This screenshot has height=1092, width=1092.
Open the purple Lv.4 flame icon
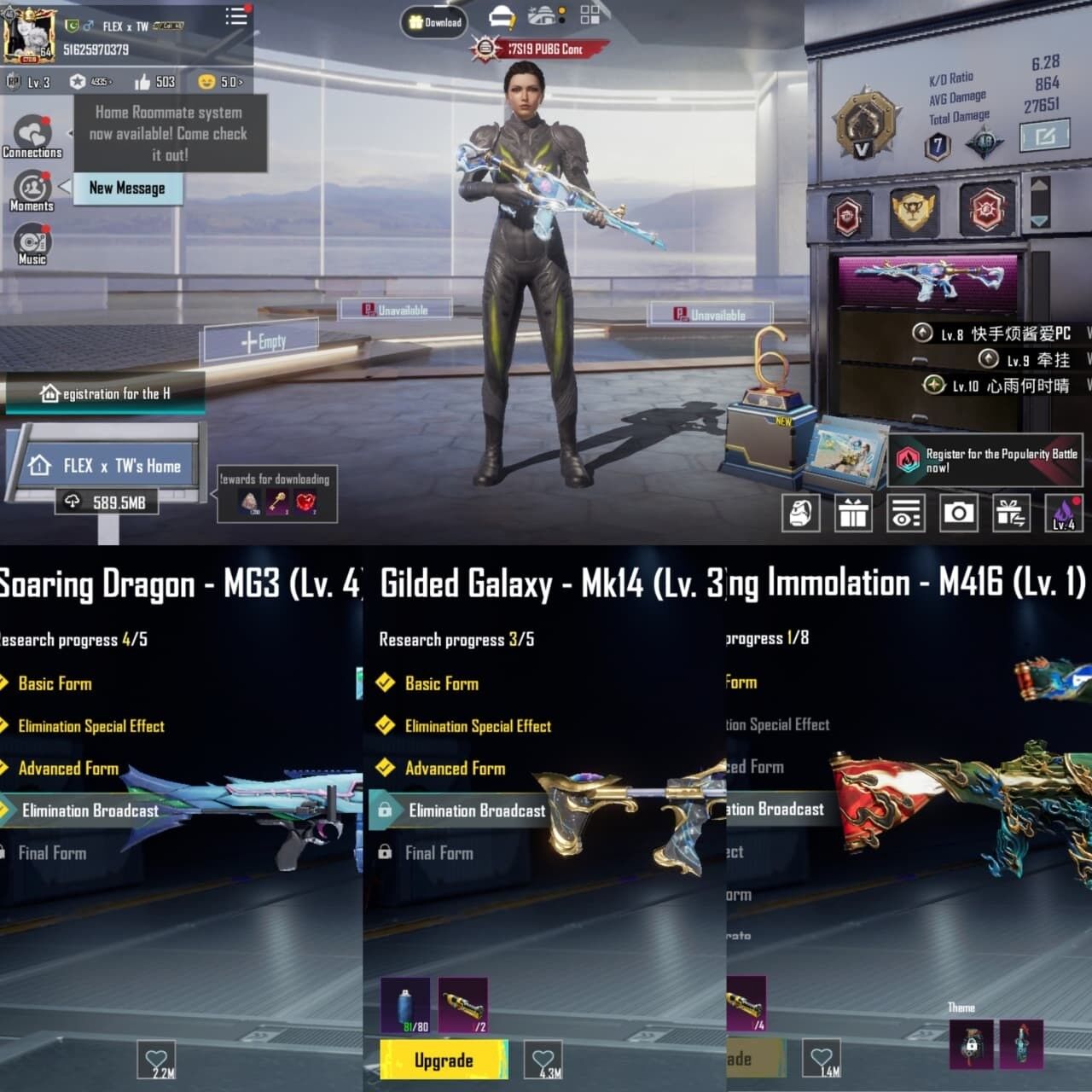tap(1065, 514)
